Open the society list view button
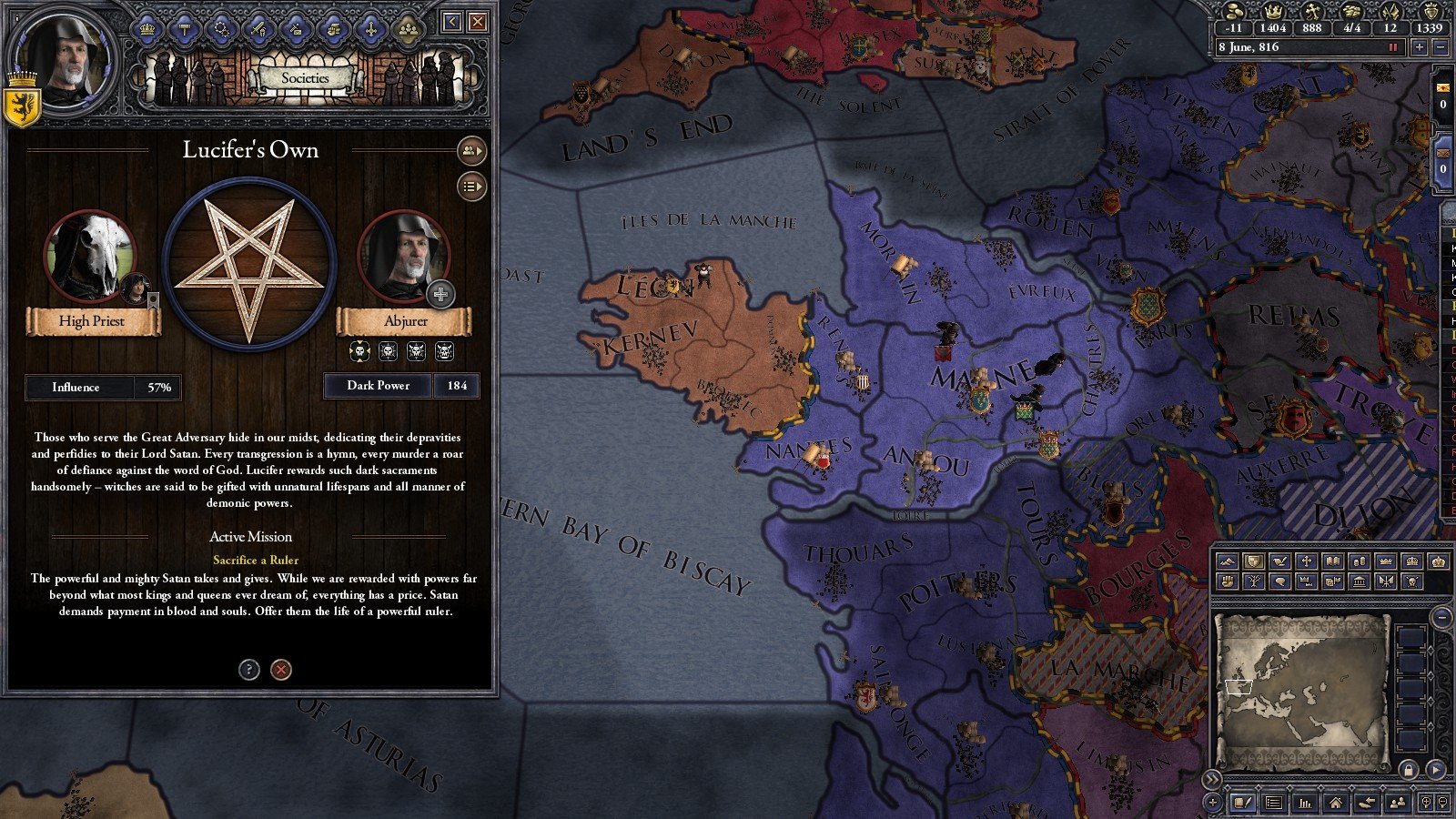This screenshot has width=1456, height=819. (x=471, y=187)
